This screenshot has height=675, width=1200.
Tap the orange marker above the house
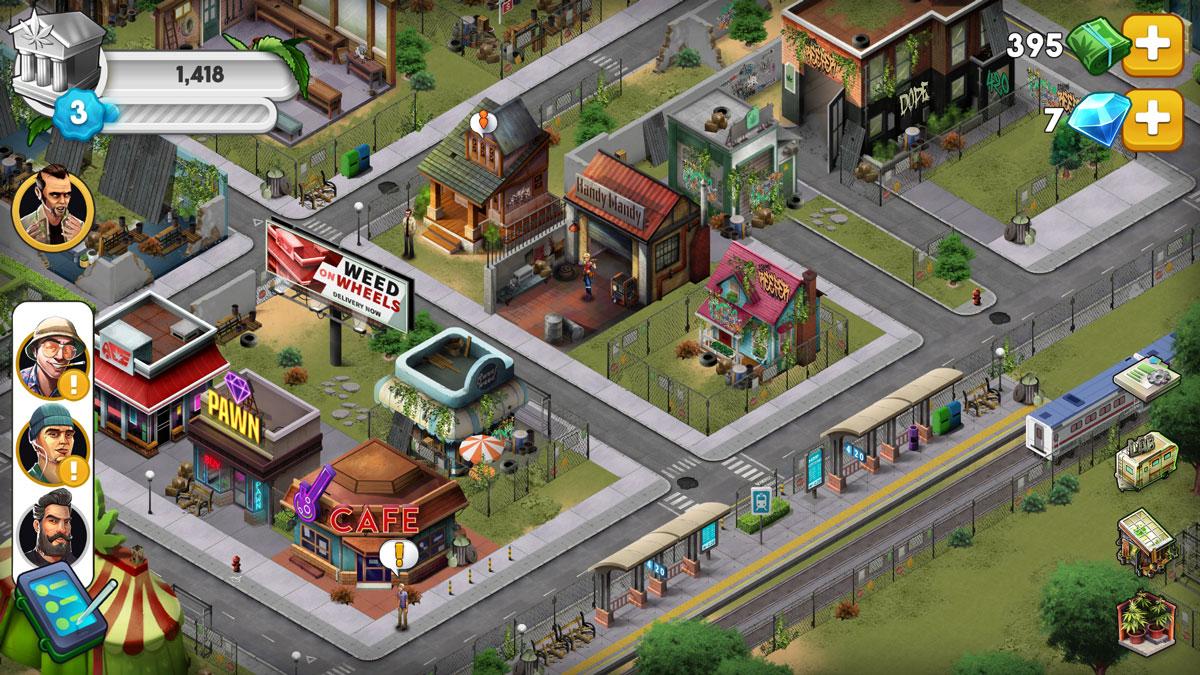(x=484, y=123)
